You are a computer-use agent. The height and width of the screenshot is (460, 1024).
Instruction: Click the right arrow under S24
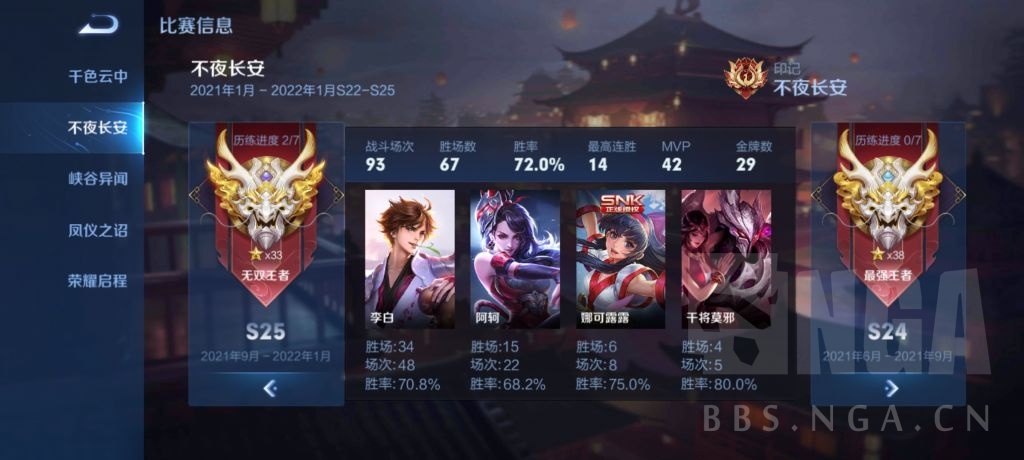point(891,388)
